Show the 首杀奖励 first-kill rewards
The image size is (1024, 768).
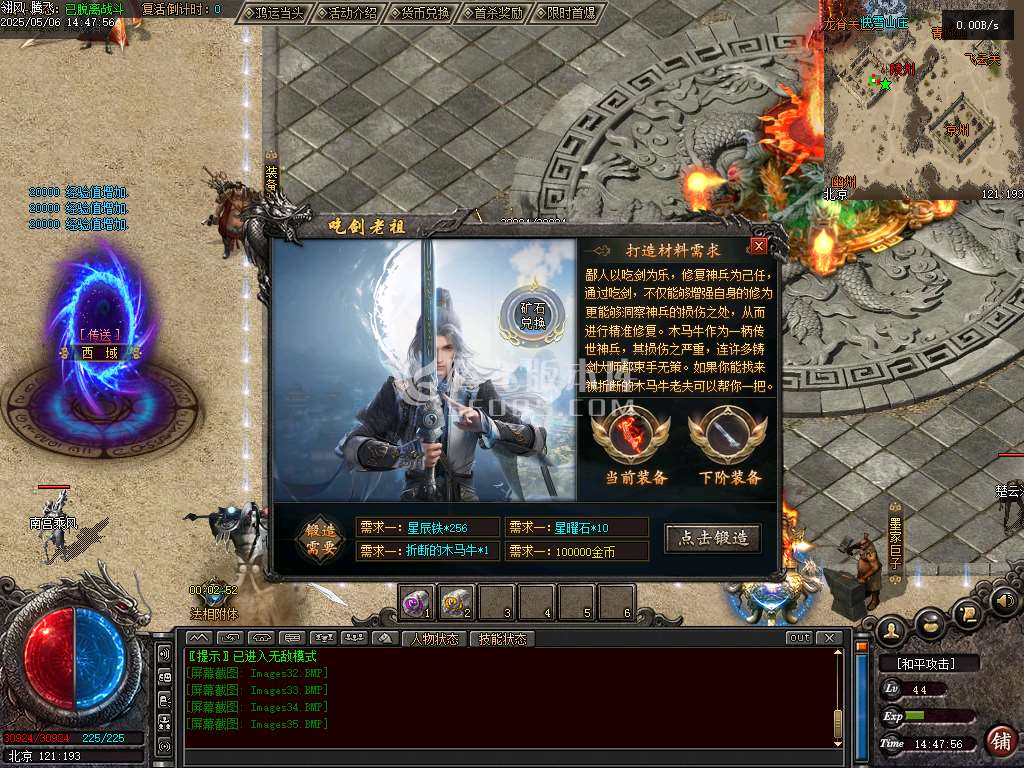497,14
